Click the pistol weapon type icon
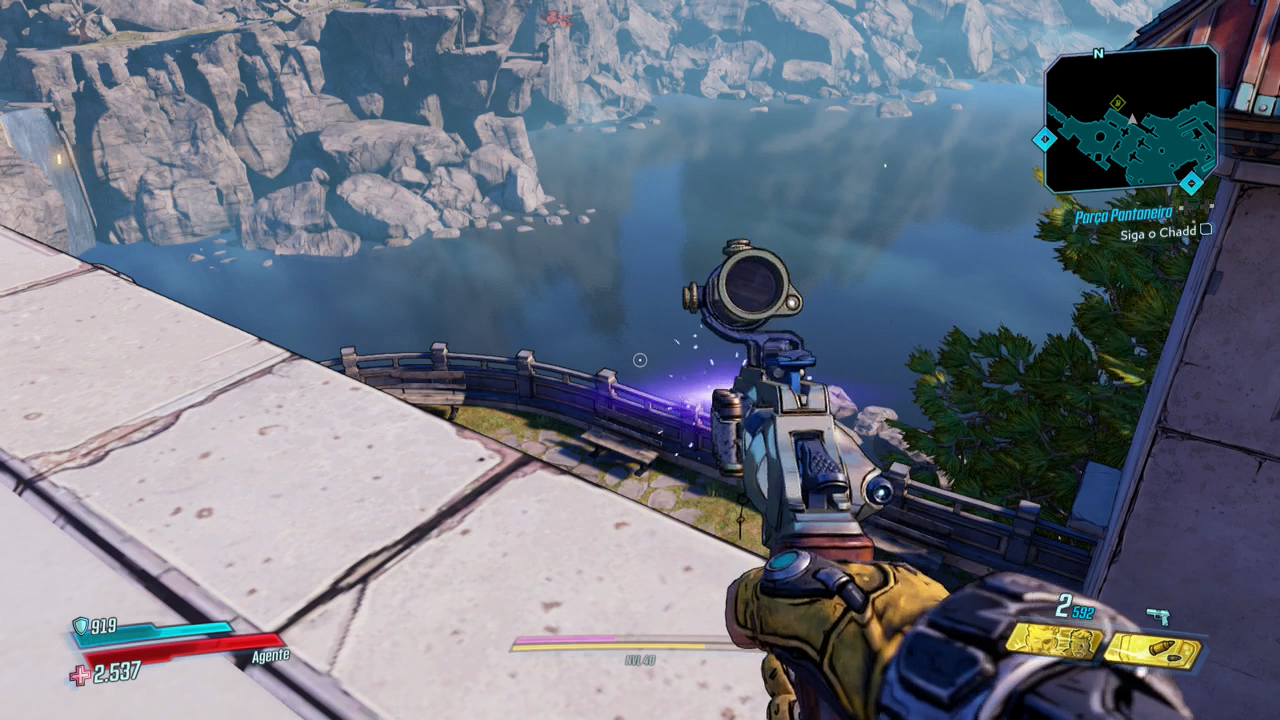1280x720 pixels. click(x=1158, y=615)
